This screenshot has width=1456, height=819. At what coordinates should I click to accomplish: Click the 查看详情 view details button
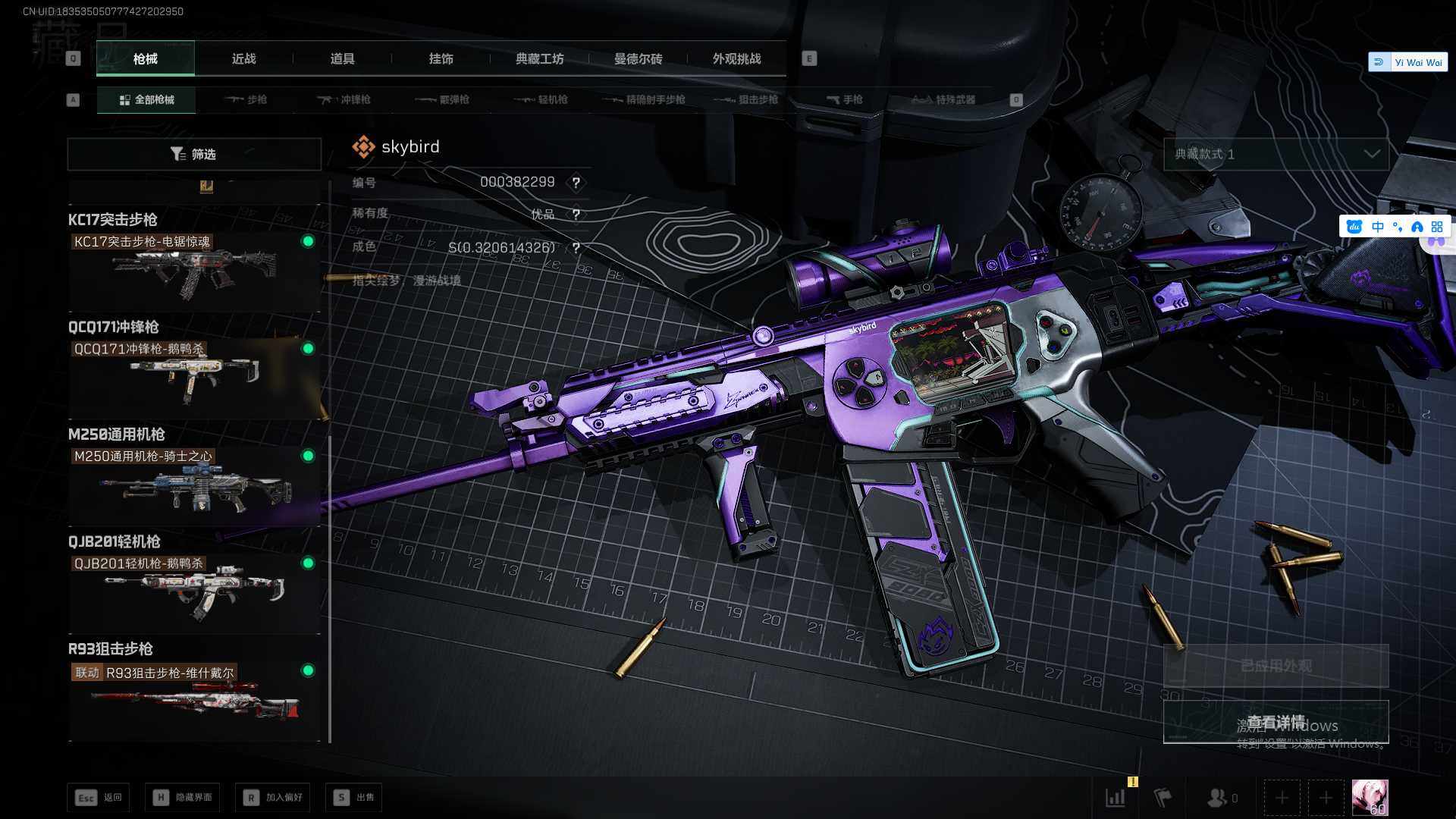coord(1276,722)
